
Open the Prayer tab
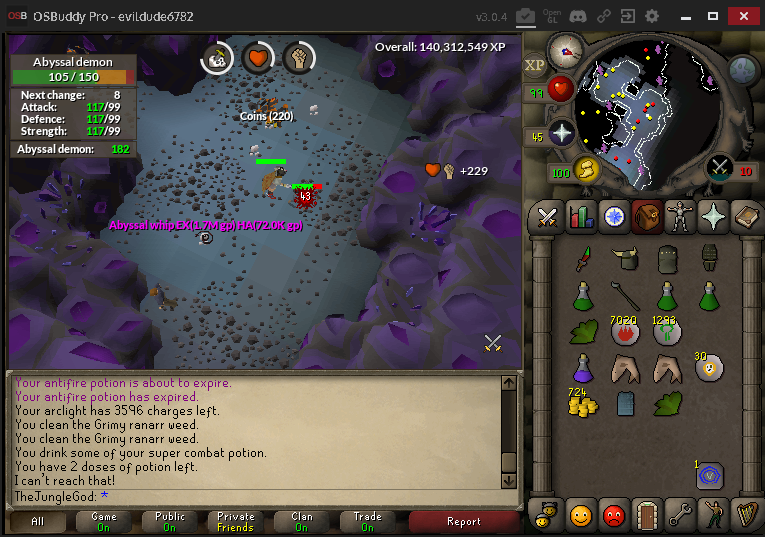click(x=713, y=216)
